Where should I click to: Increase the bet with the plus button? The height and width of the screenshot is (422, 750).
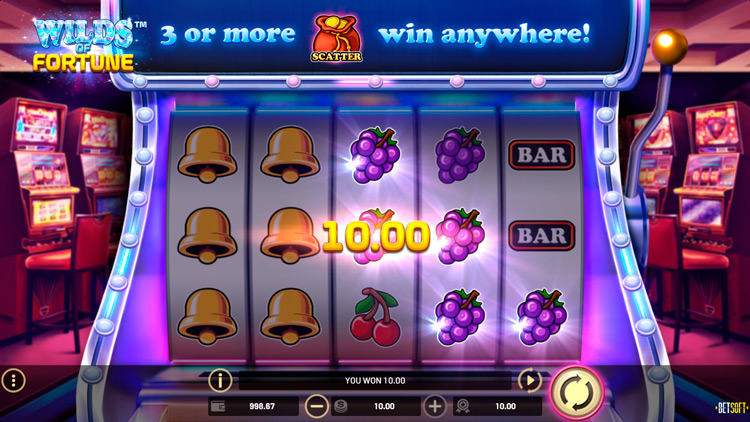(435, 406)
